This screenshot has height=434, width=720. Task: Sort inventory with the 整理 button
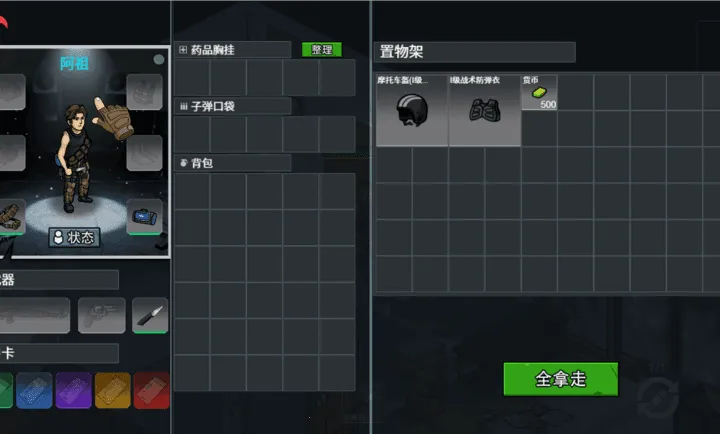click(321, 50)
